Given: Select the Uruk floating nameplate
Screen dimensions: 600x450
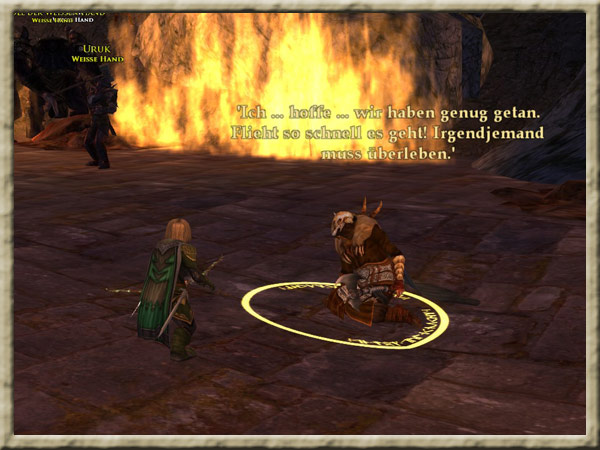Looking at the screenshot, I should 97,50.
